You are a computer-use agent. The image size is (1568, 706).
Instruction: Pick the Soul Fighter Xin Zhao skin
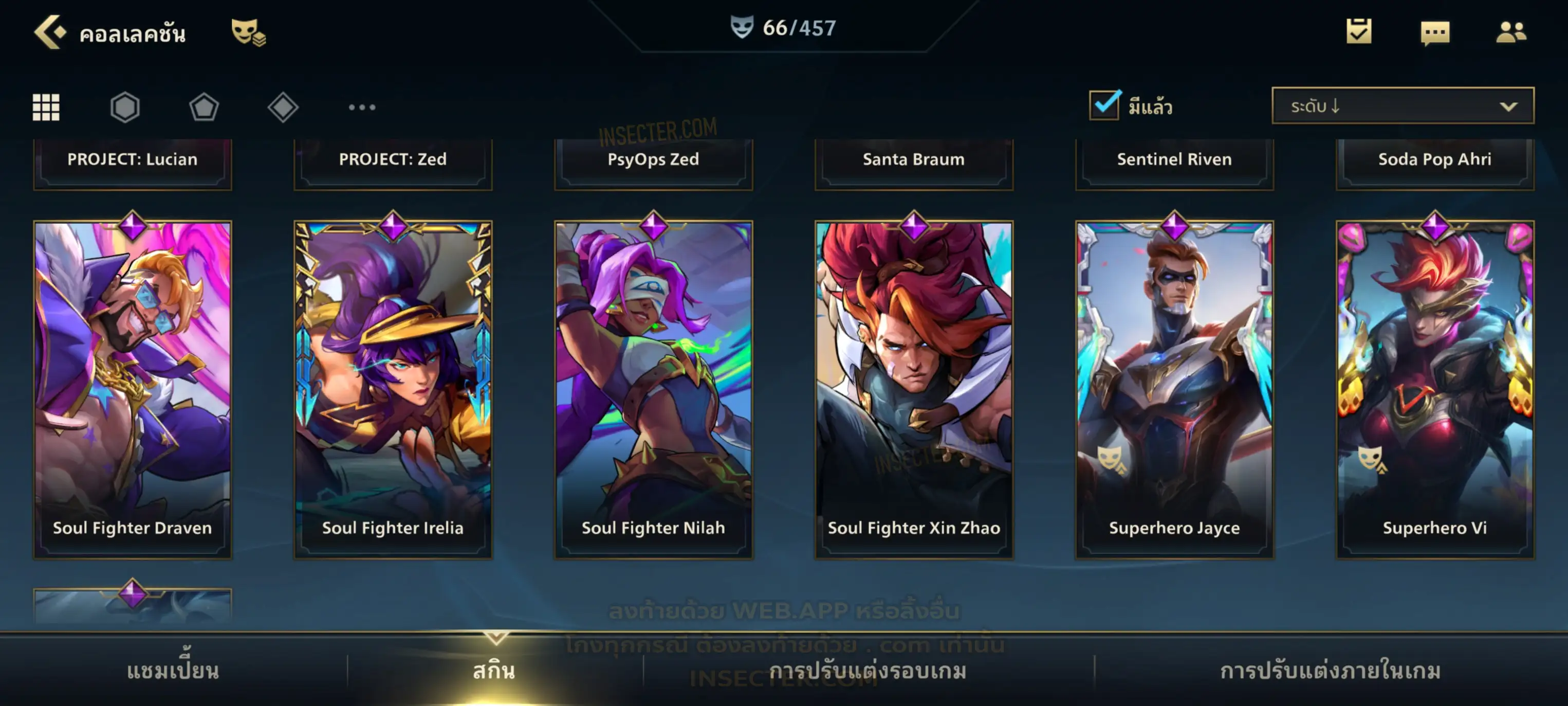coord(914,390)
